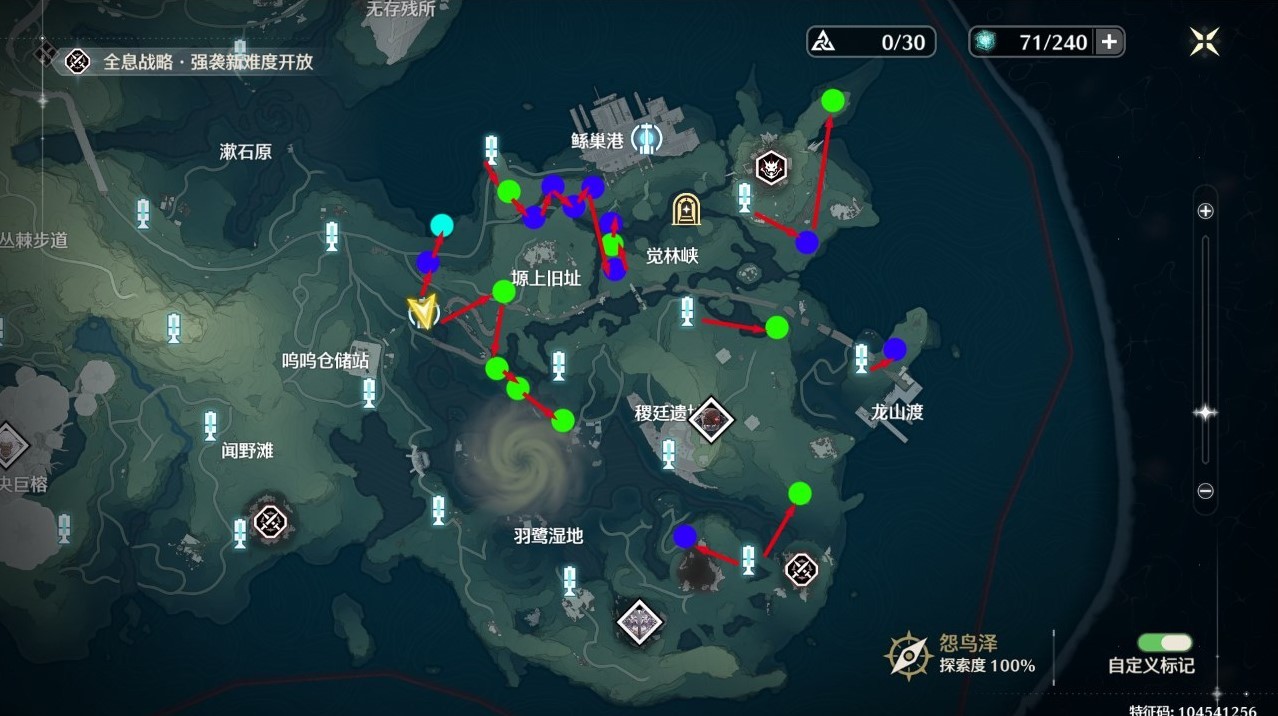
Task: Select the golden gate icon above 觉林峡
Action: click(x=686, y=209)
